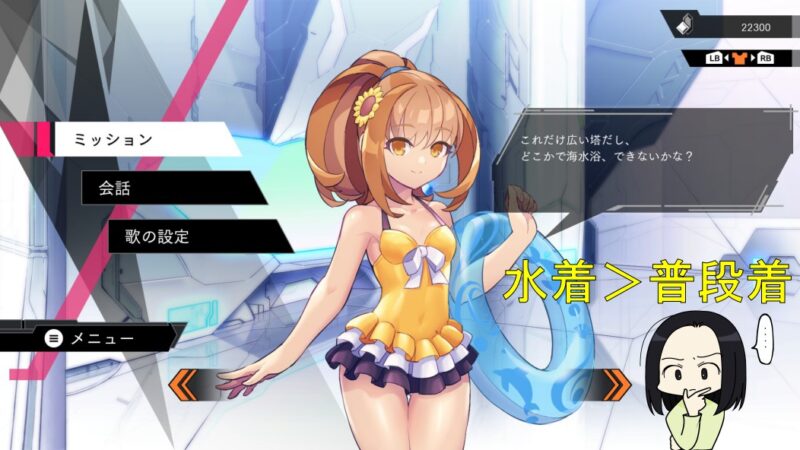
Task: Select the orange outfit change icon
Action: tap(739, 58)
